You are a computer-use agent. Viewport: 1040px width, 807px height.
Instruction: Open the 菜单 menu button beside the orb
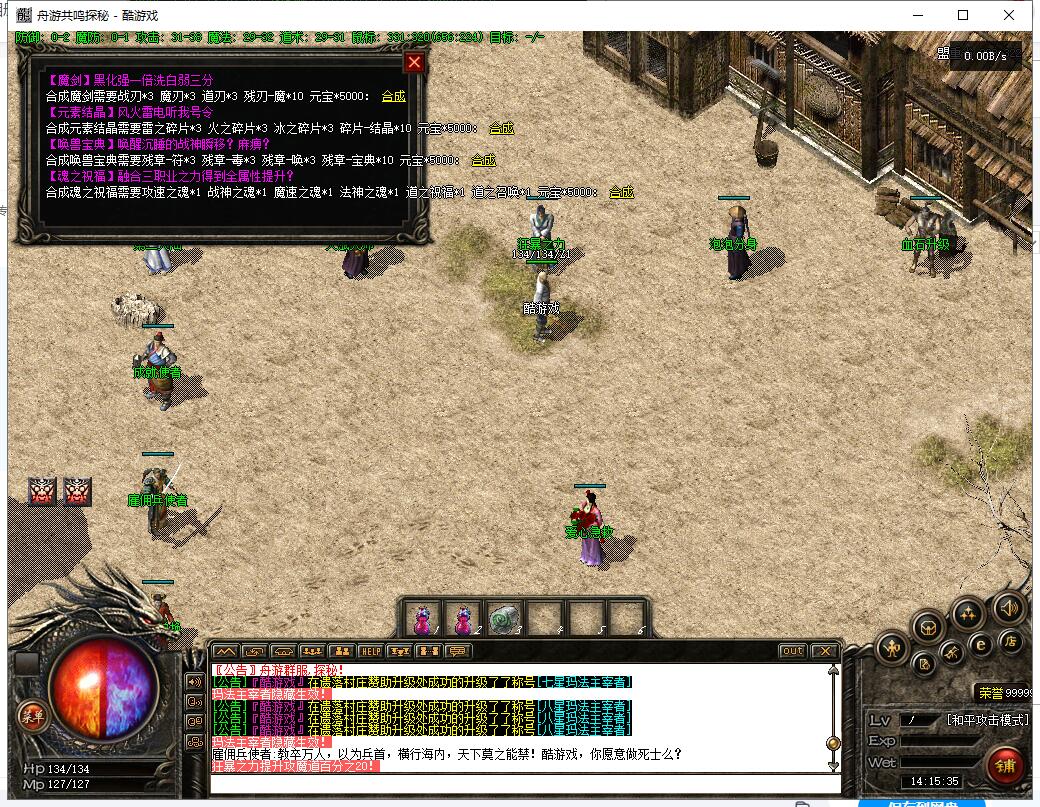(32, 713)
